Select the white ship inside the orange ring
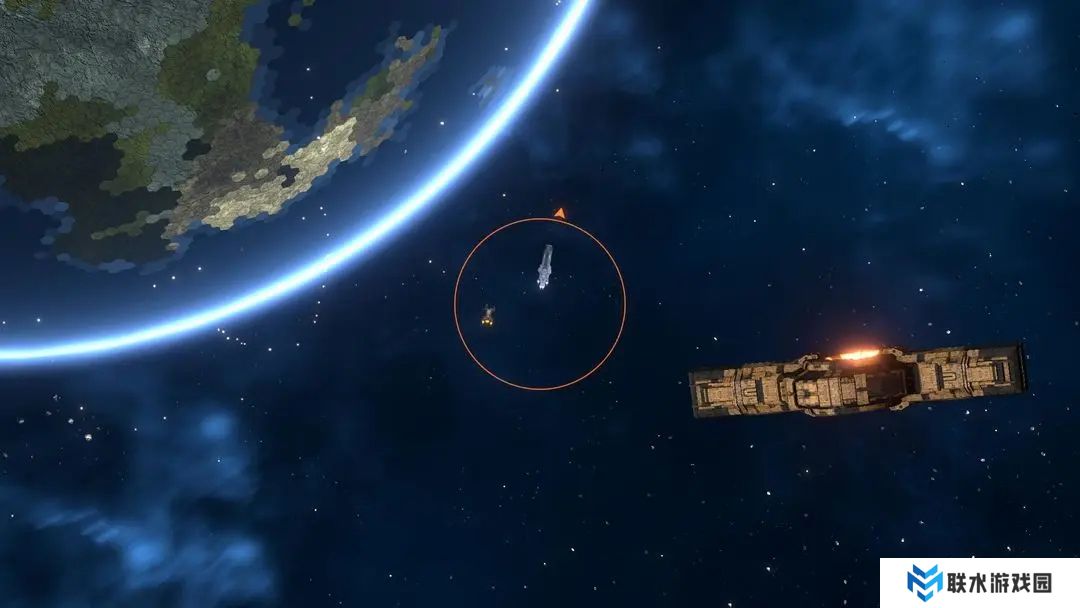Image resolution: width=1080 pixels, height=608 pixels. pyautogui.click(x=544, y=267)
